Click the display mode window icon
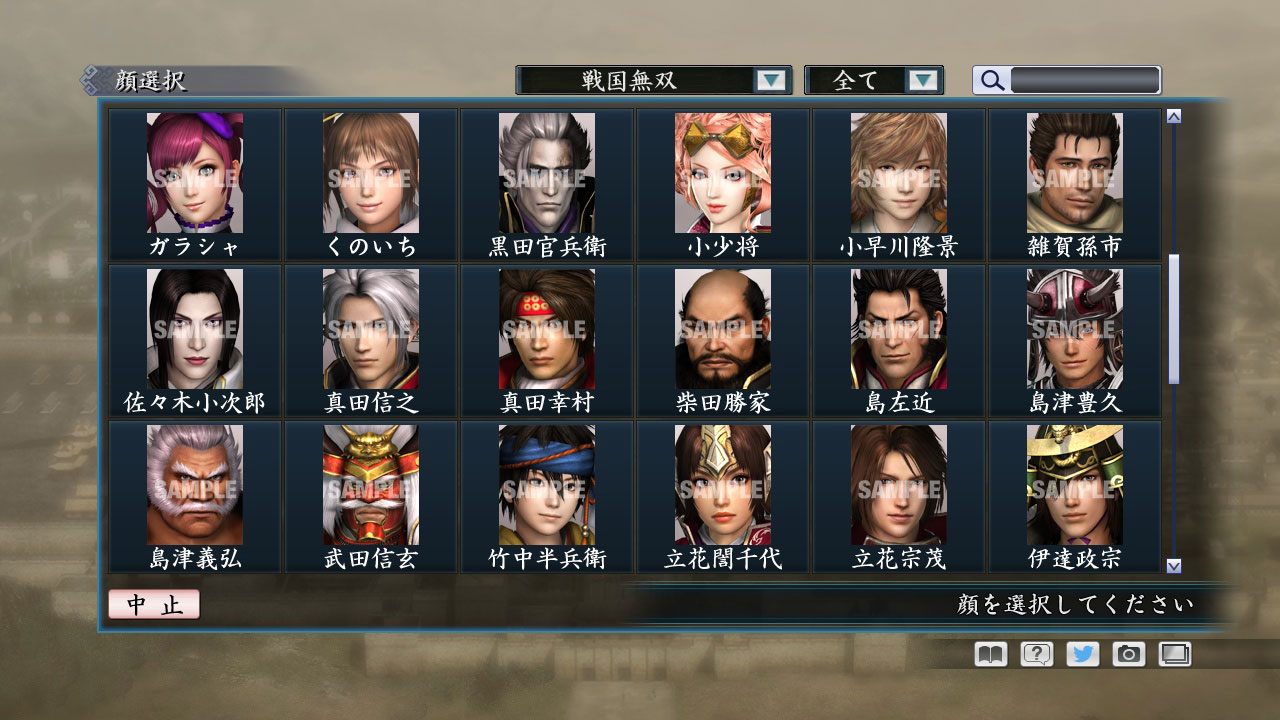Image resolution: width=1280 pixels, height=720 pixels. pyautogui.click(x=1173, y=654)
